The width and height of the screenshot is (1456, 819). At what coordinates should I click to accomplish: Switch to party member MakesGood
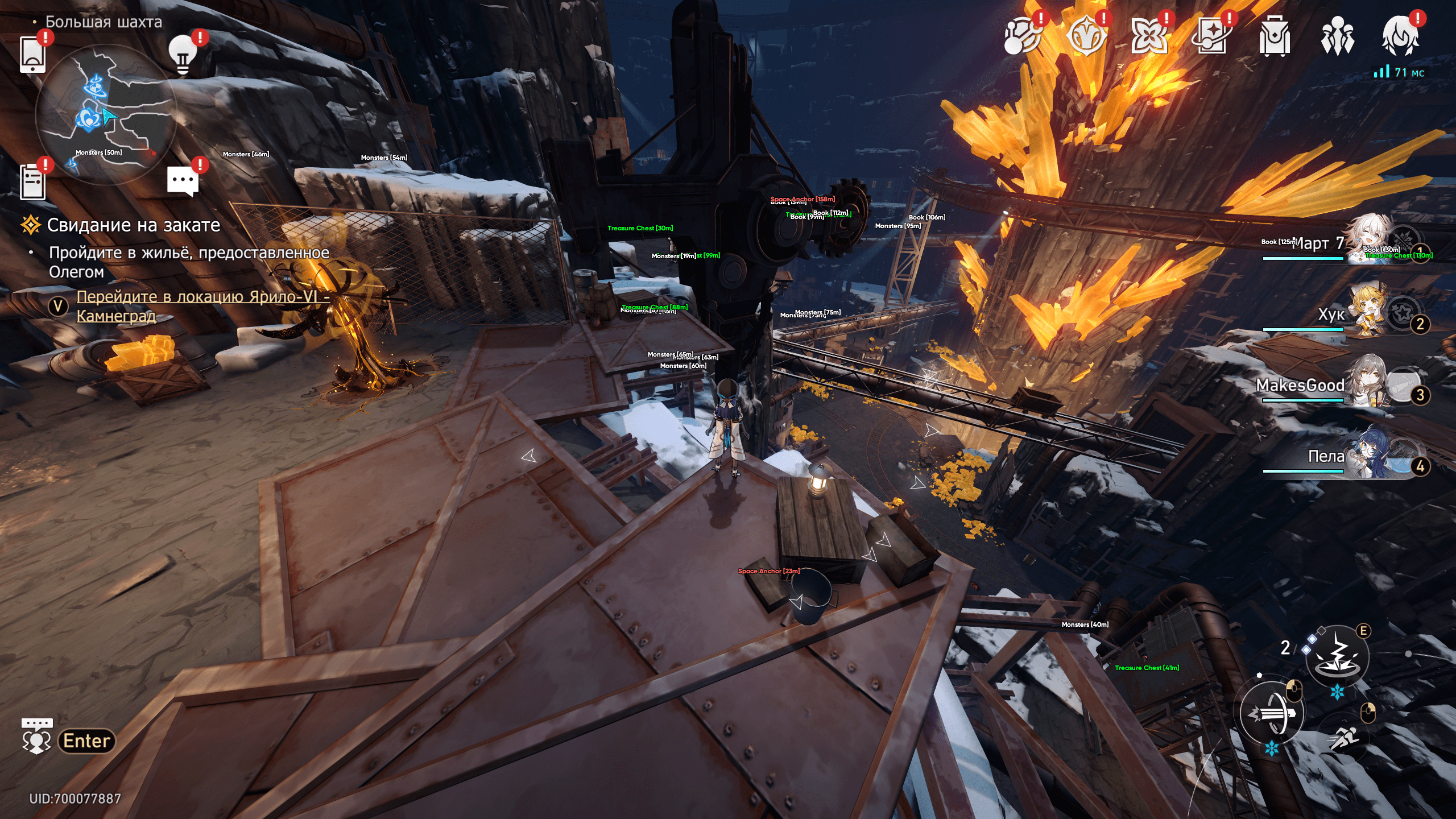tap(1365, 386)
